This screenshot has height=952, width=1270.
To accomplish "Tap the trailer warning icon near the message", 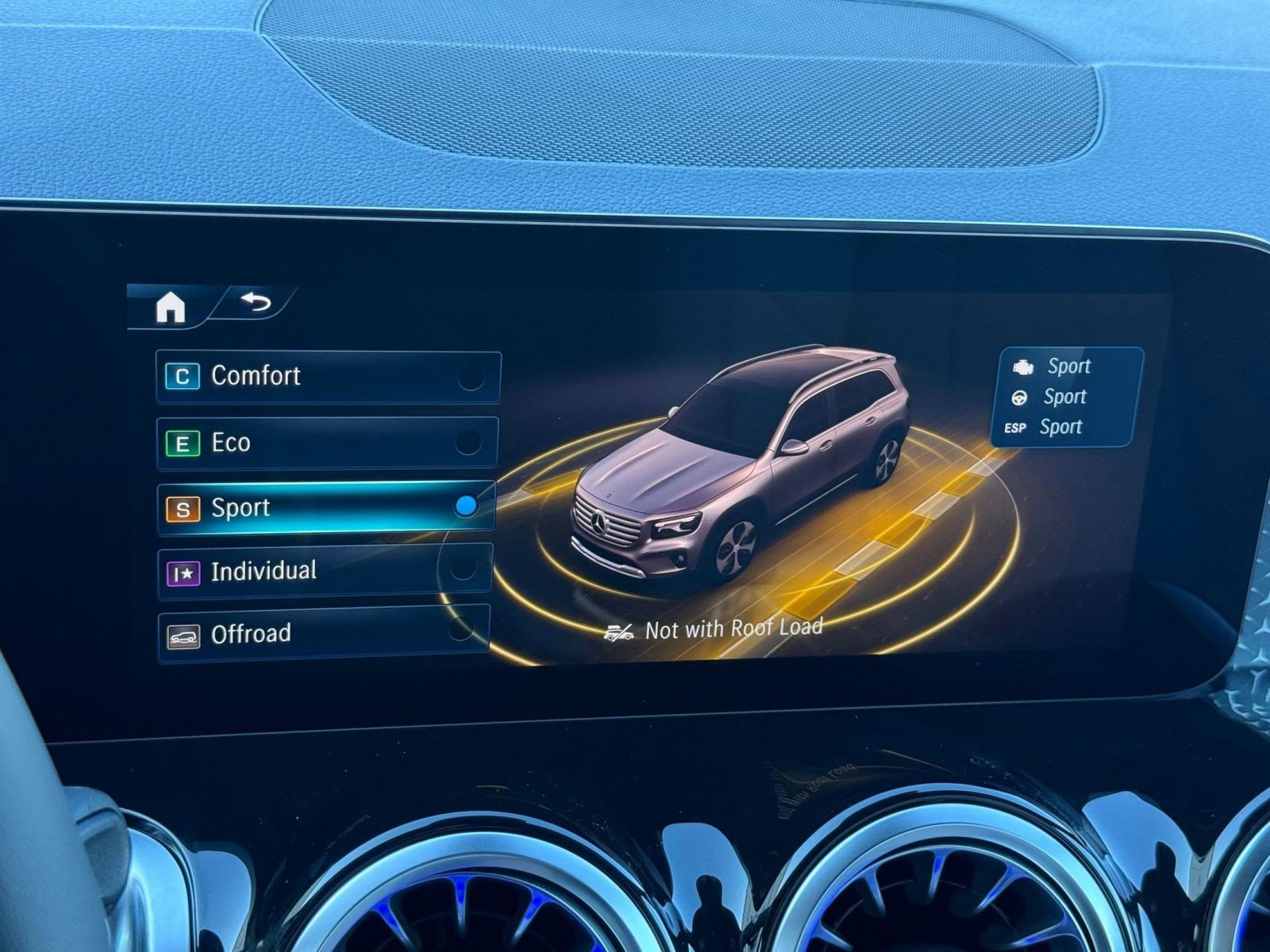I will point(618,631).
